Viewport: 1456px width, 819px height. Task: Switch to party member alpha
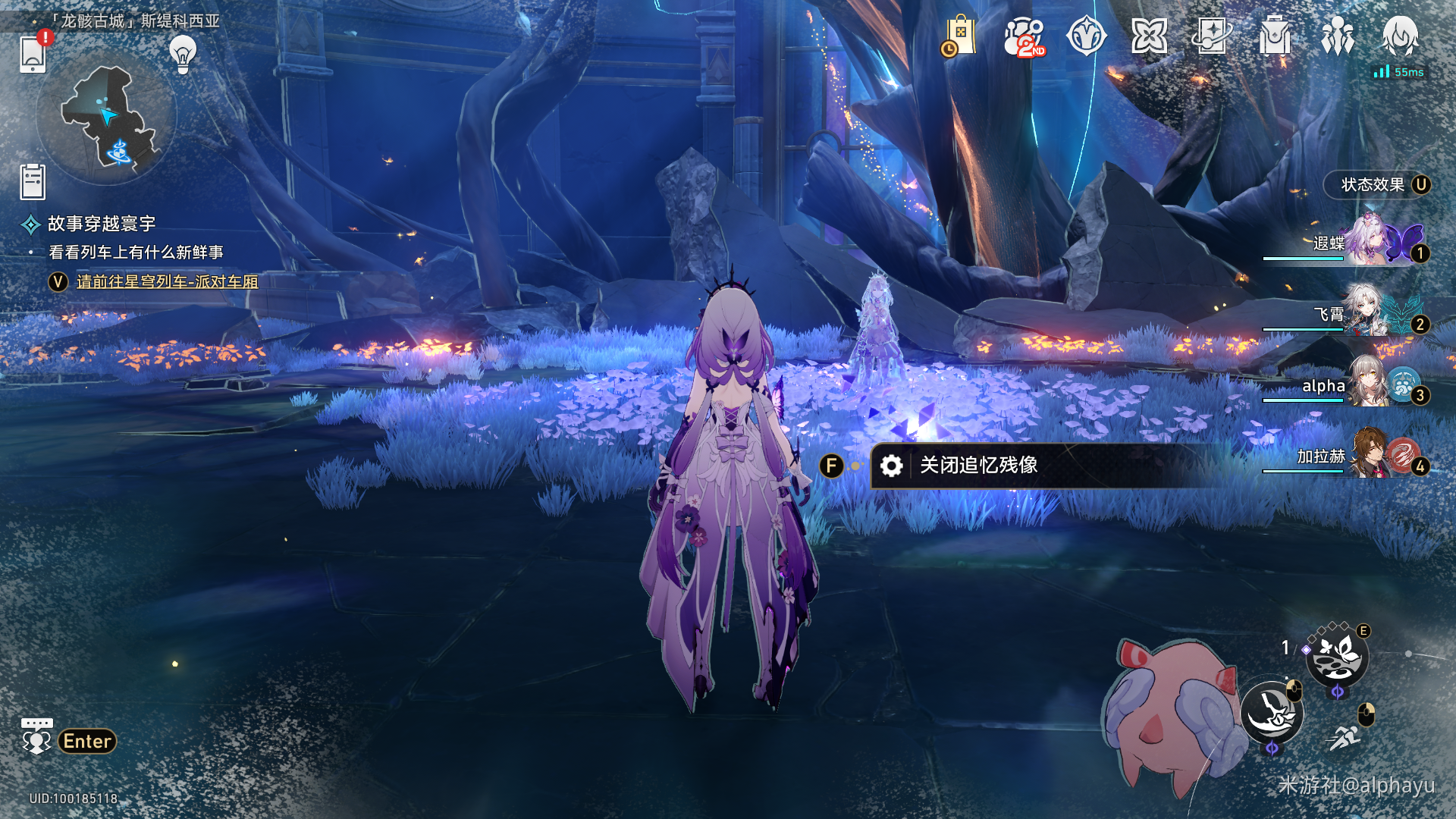tap(1365, 385)
